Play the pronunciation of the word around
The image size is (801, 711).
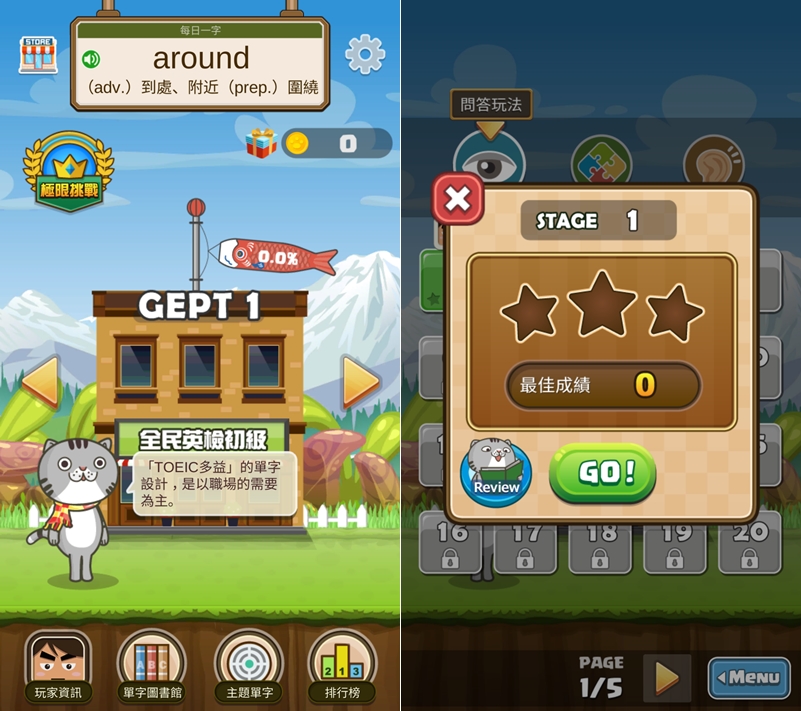coord(91,59)
